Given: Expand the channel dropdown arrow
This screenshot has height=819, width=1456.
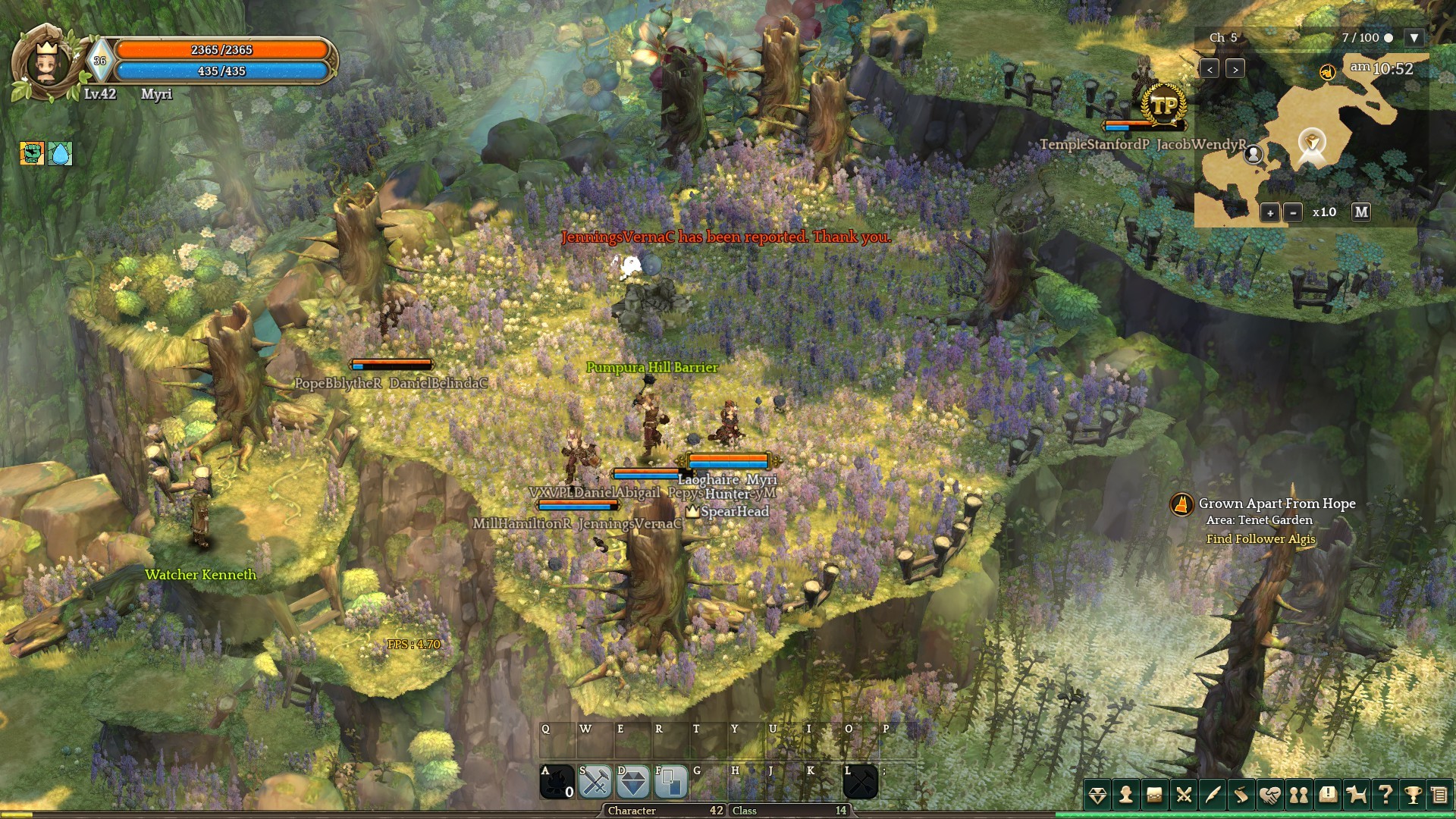Looking at the screenshot, I should tap(1414, 38).
